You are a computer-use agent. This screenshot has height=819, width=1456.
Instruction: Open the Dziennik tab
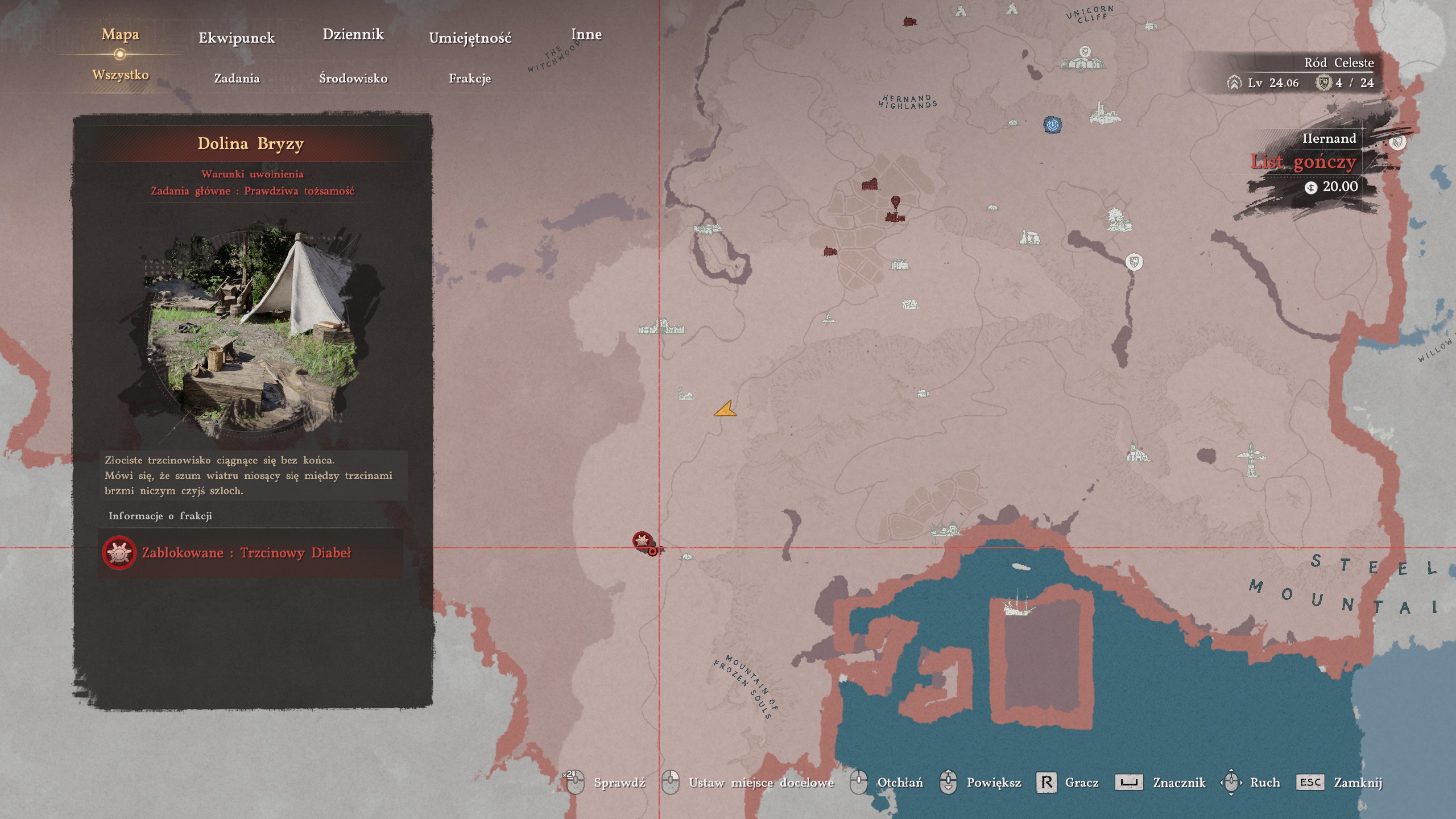(x=354, y=34)
